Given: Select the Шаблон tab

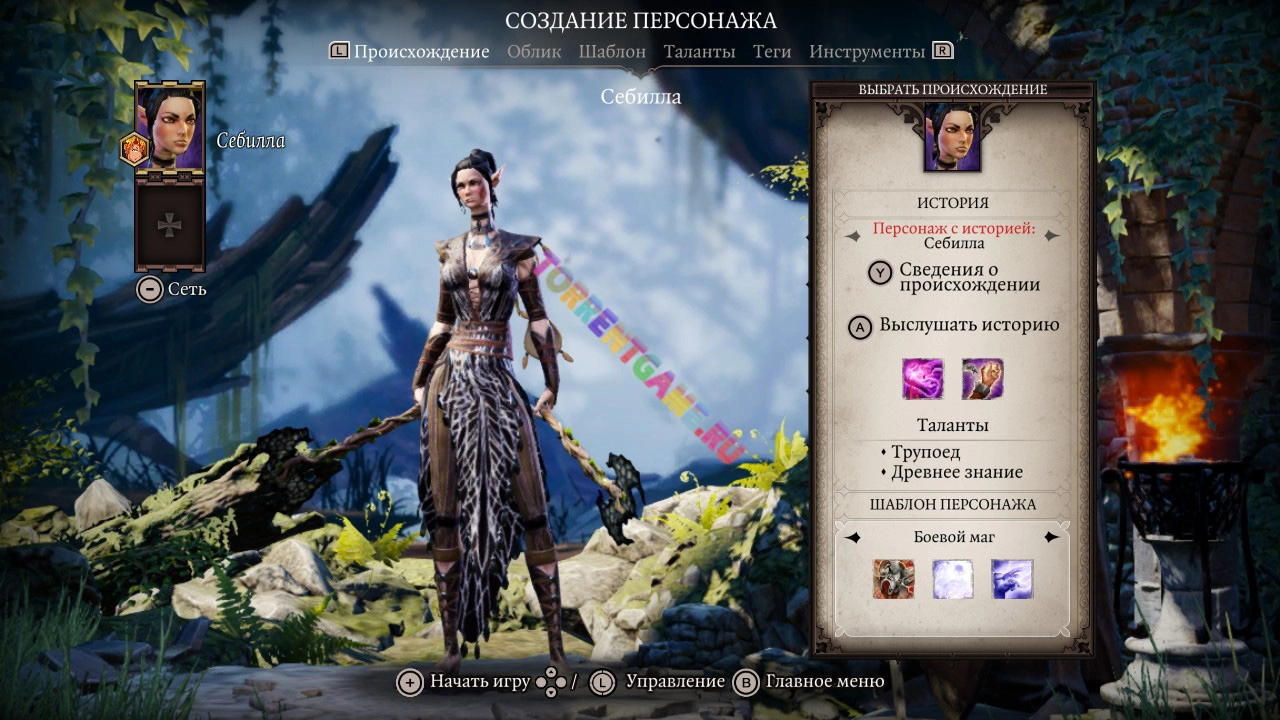Looking at the screenshot, I should pos(612,52).
